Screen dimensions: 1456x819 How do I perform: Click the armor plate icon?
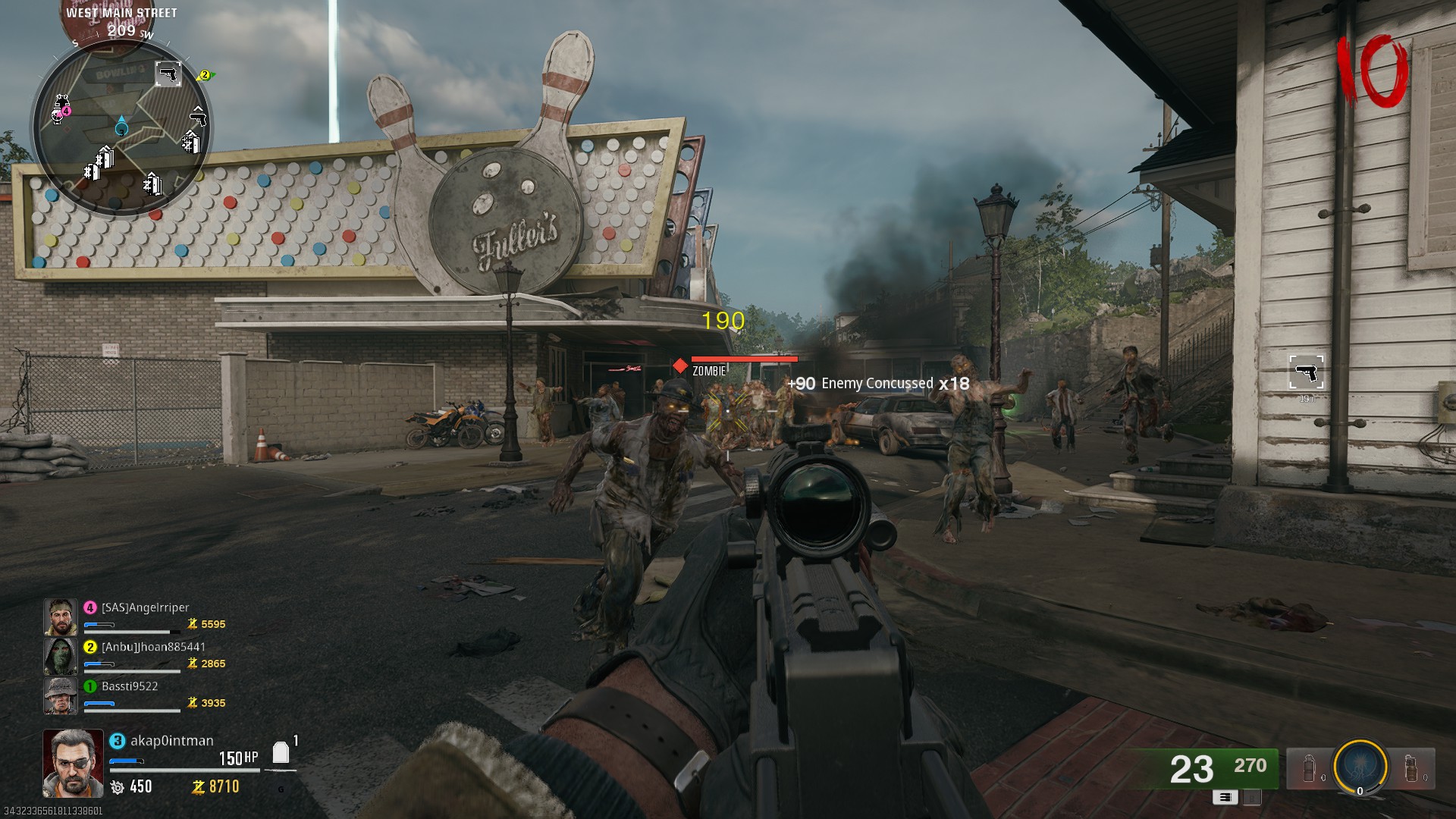[x=281, y=752]
